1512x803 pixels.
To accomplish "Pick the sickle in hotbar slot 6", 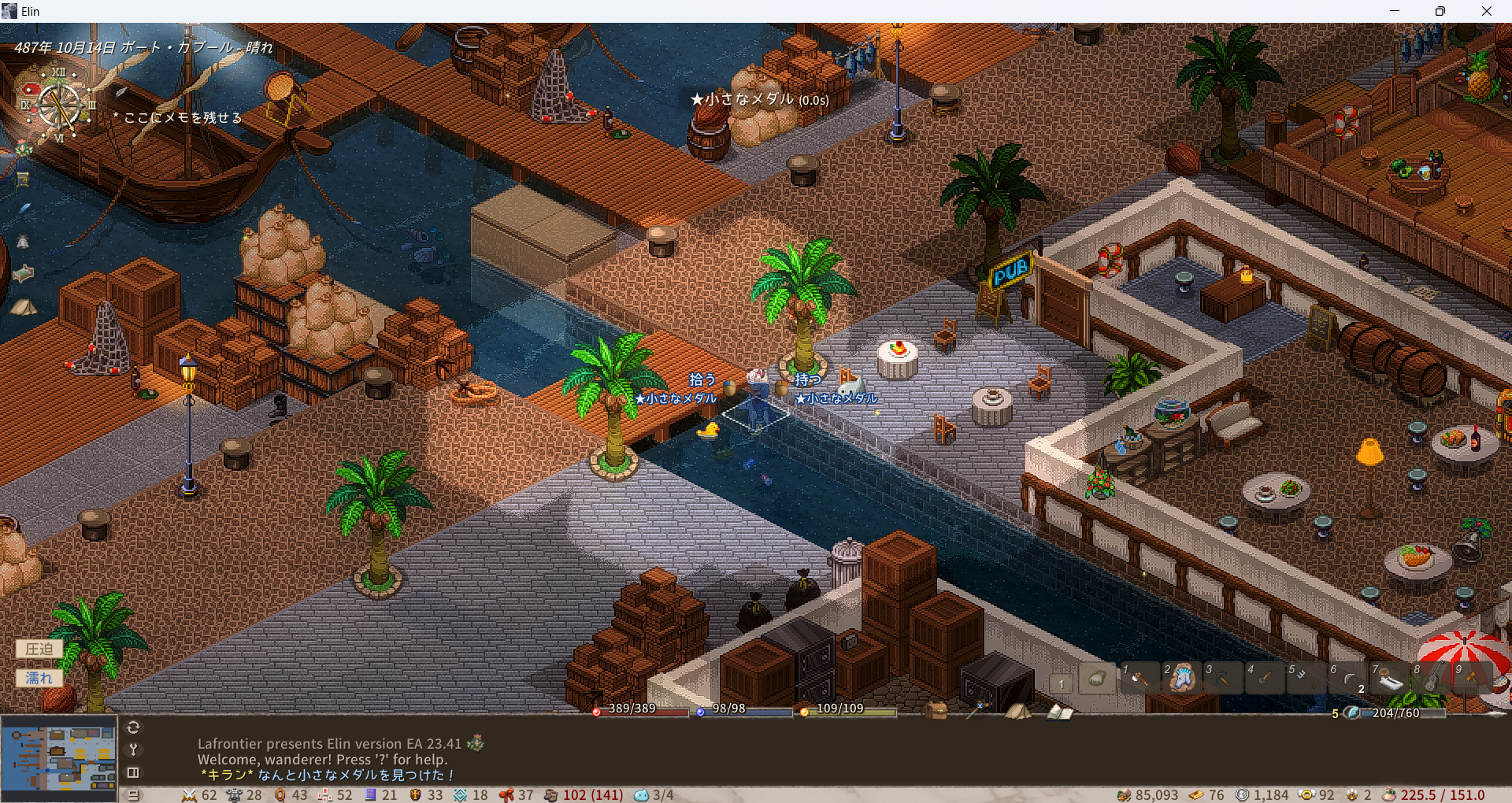I will [1348, 678].
